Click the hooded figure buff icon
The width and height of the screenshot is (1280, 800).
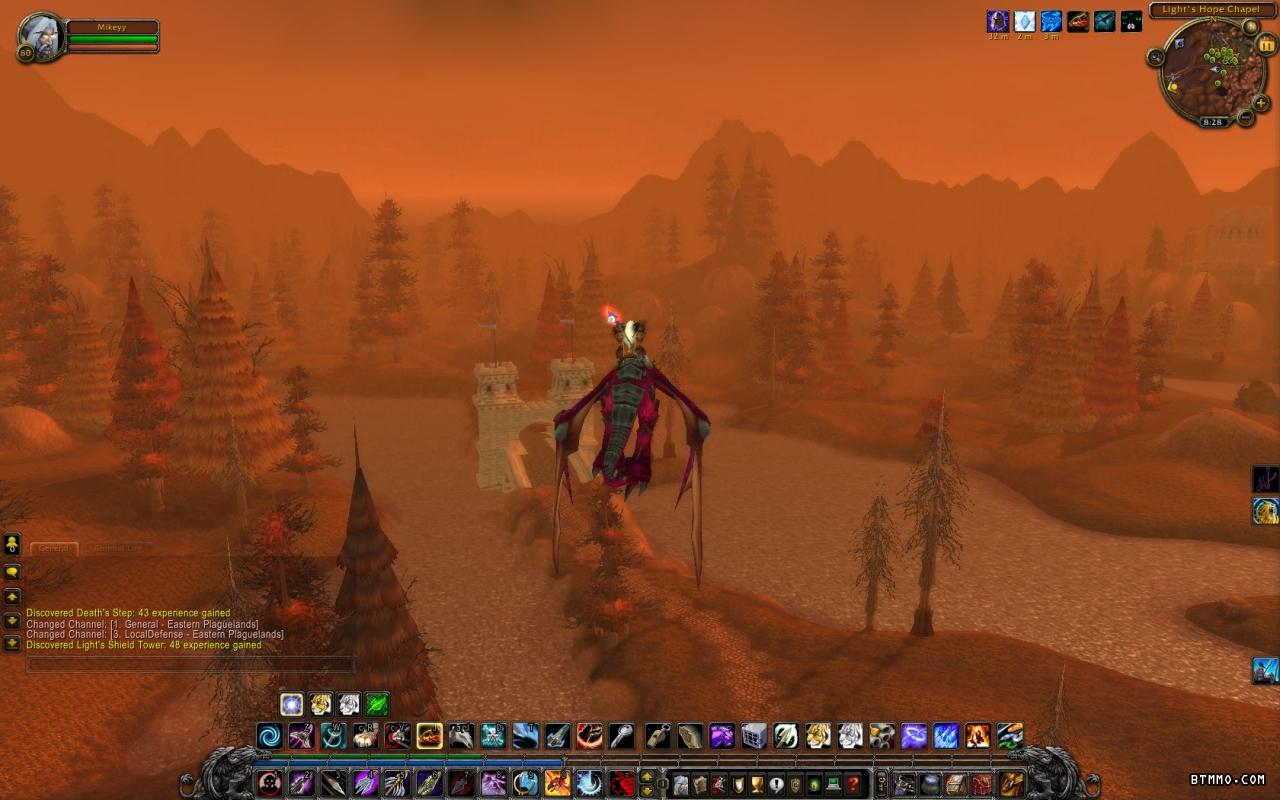pyautogui.click(x=998, y=21)
